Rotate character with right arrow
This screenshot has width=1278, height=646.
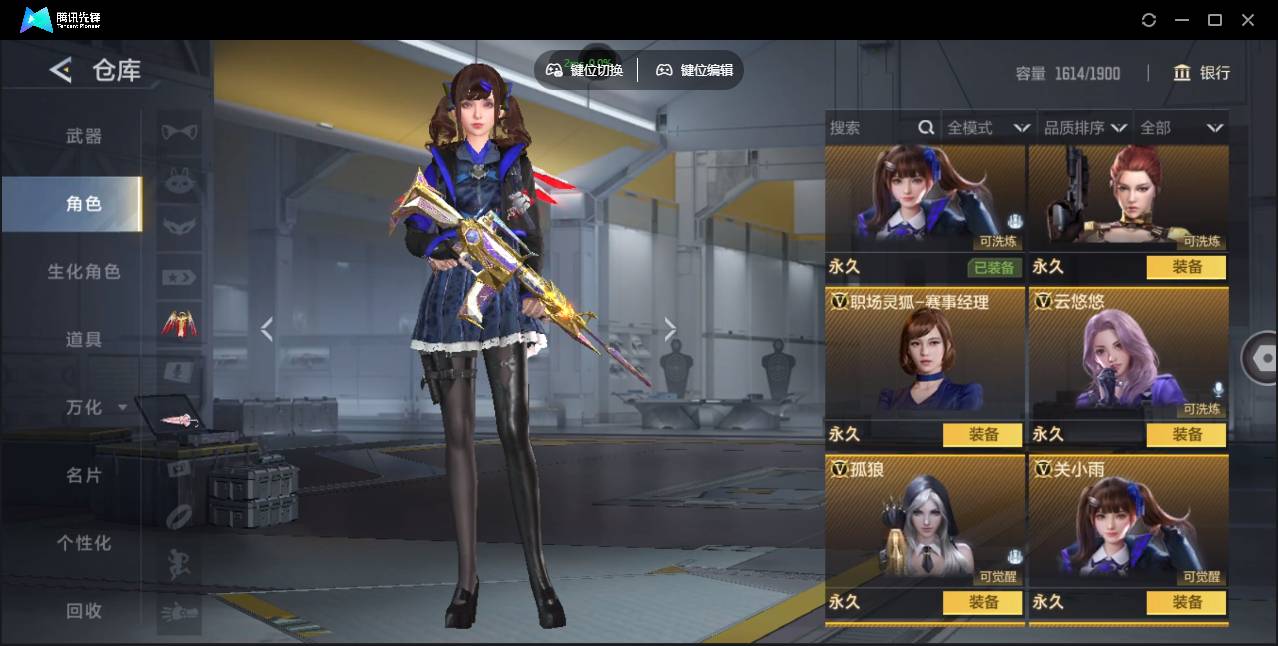(670, 329)
